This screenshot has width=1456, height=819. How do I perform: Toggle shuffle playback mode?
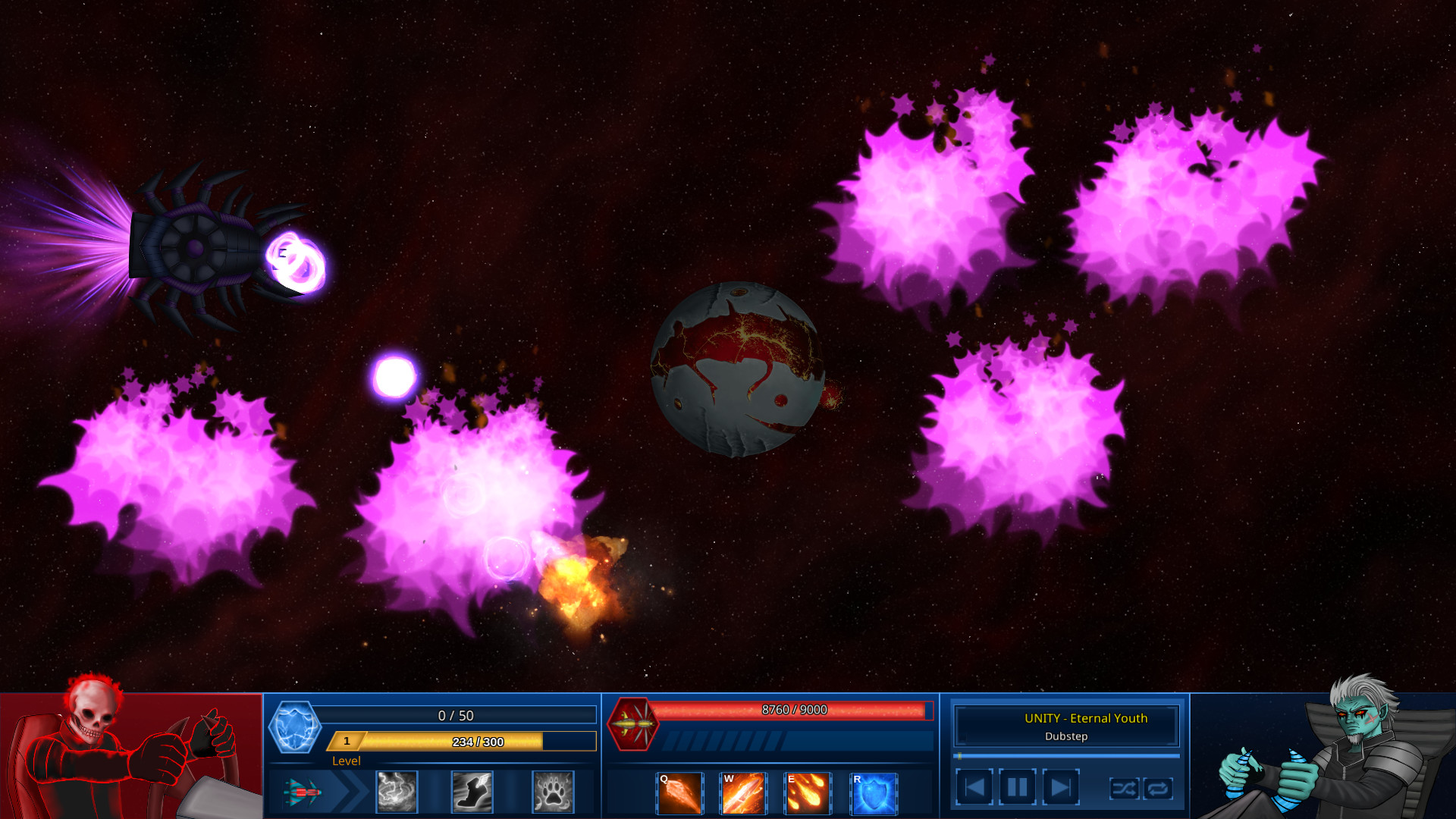(1125, 789)
